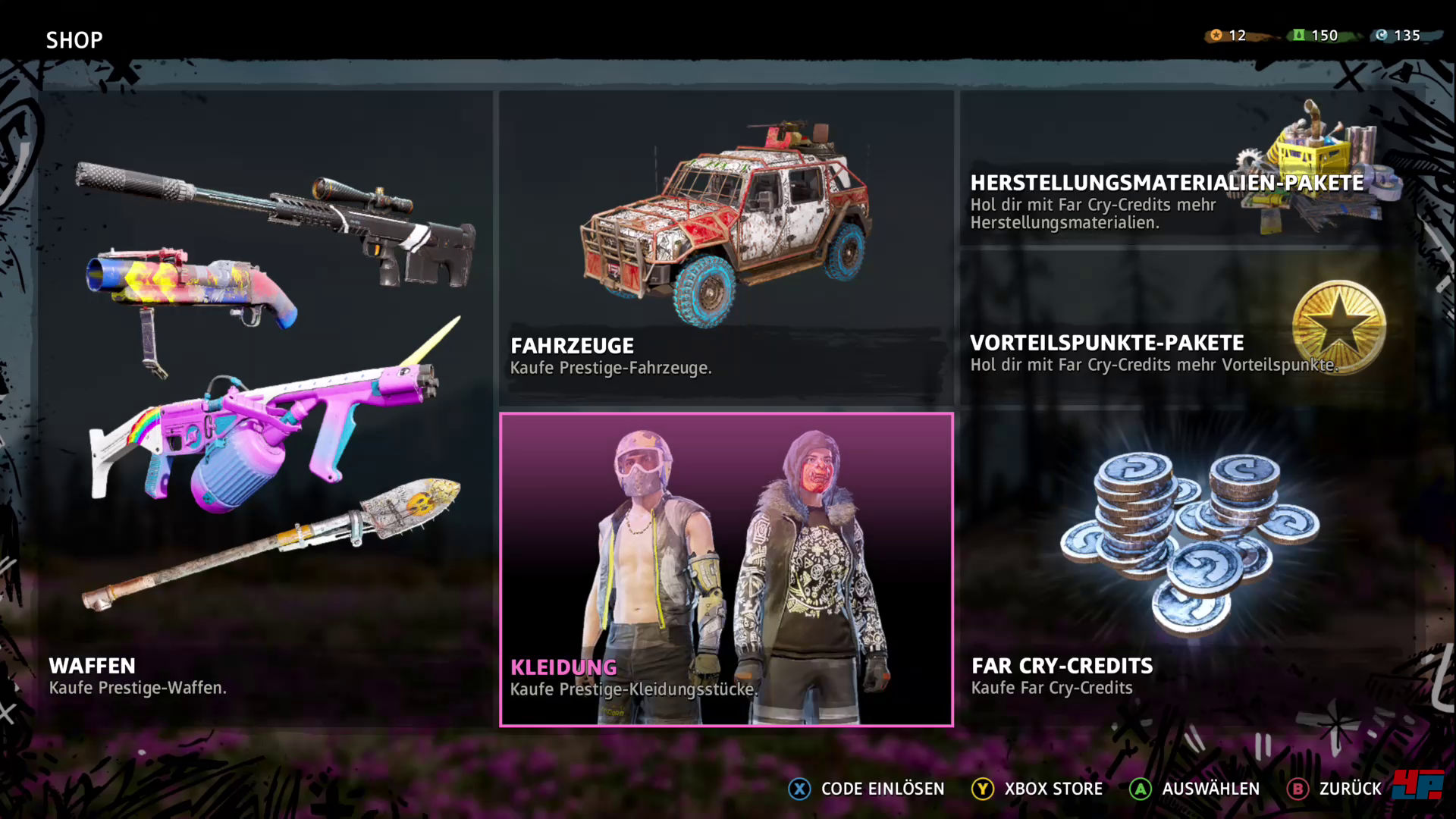This screenshot has width=1456, height=819.
Task: Open the Waffen shop category
Action: click(x=265, y=409)
